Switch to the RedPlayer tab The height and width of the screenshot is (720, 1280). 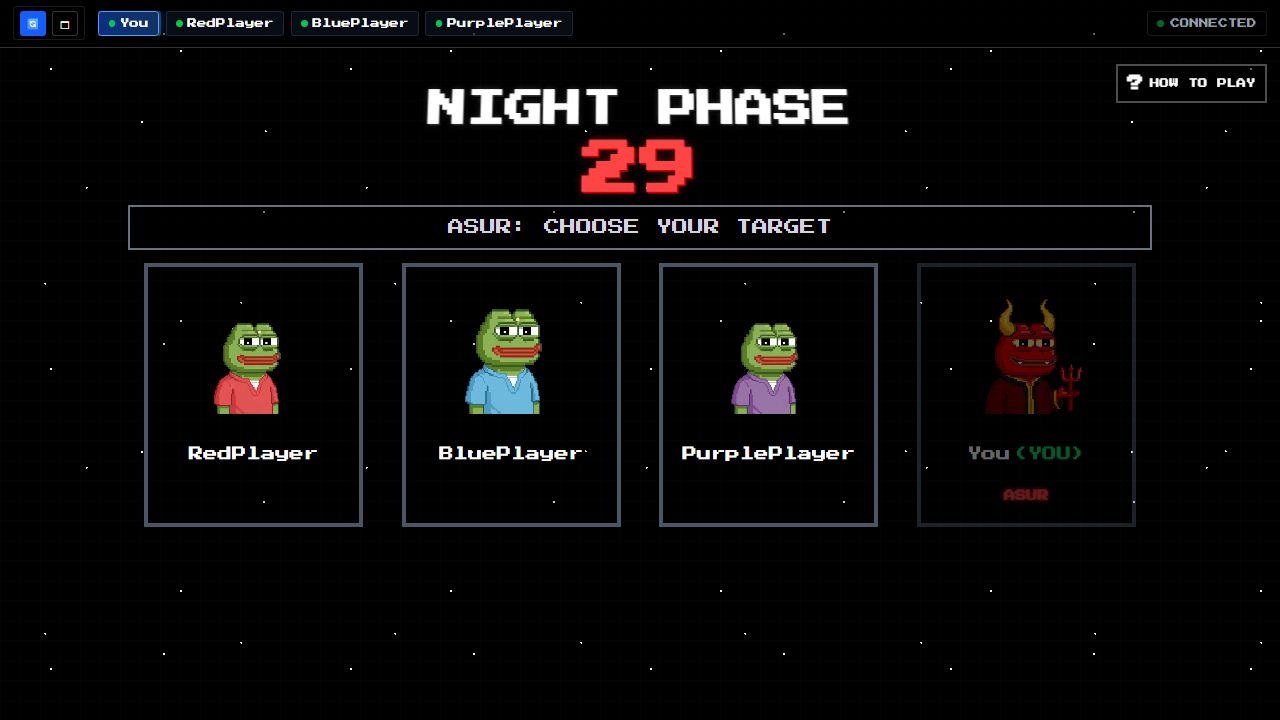(x=225, y=23)
